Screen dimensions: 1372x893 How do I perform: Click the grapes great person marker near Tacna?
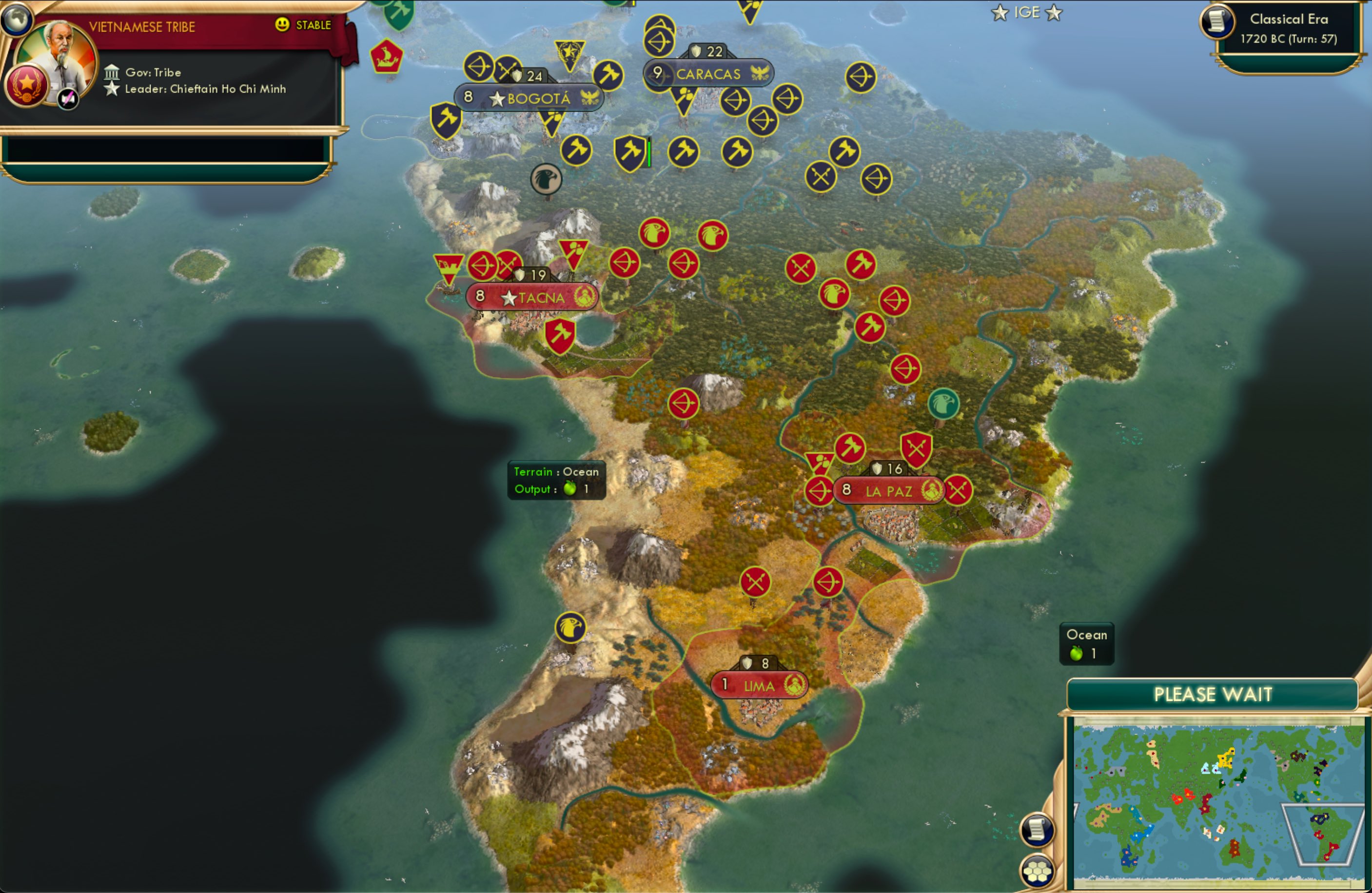click(573, 252)
